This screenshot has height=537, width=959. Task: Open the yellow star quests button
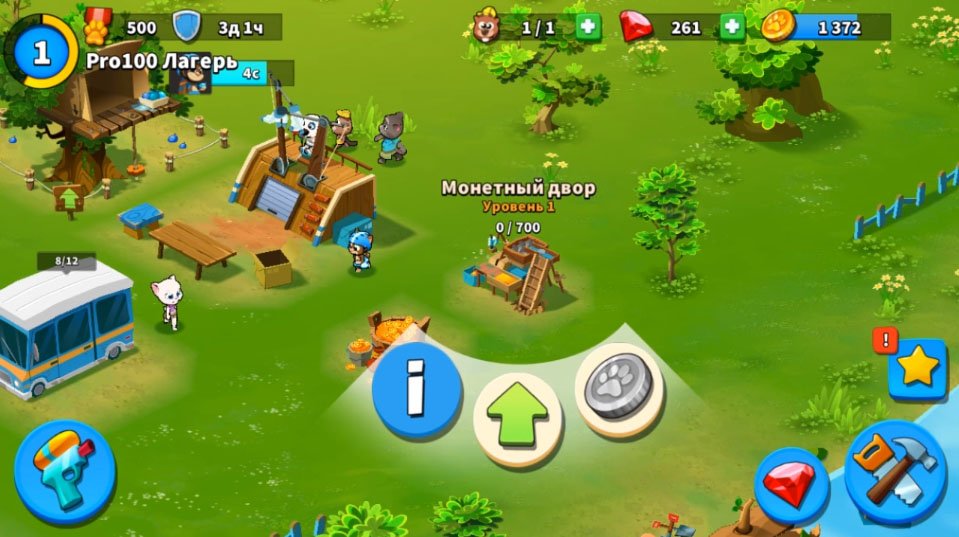pyautogui.click(x=916, y=368)
